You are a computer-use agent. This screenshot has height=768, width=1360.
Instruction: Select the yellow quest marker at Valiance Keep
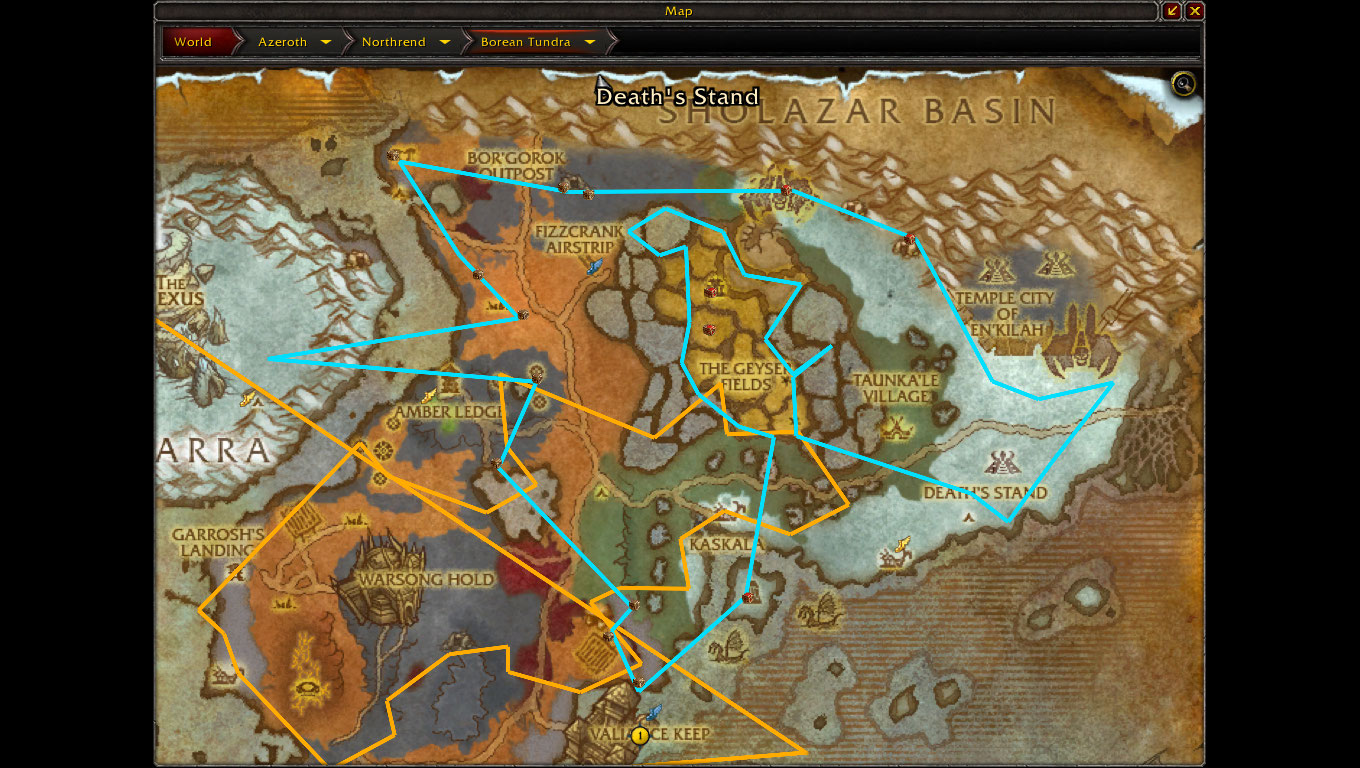pos(640,735)
